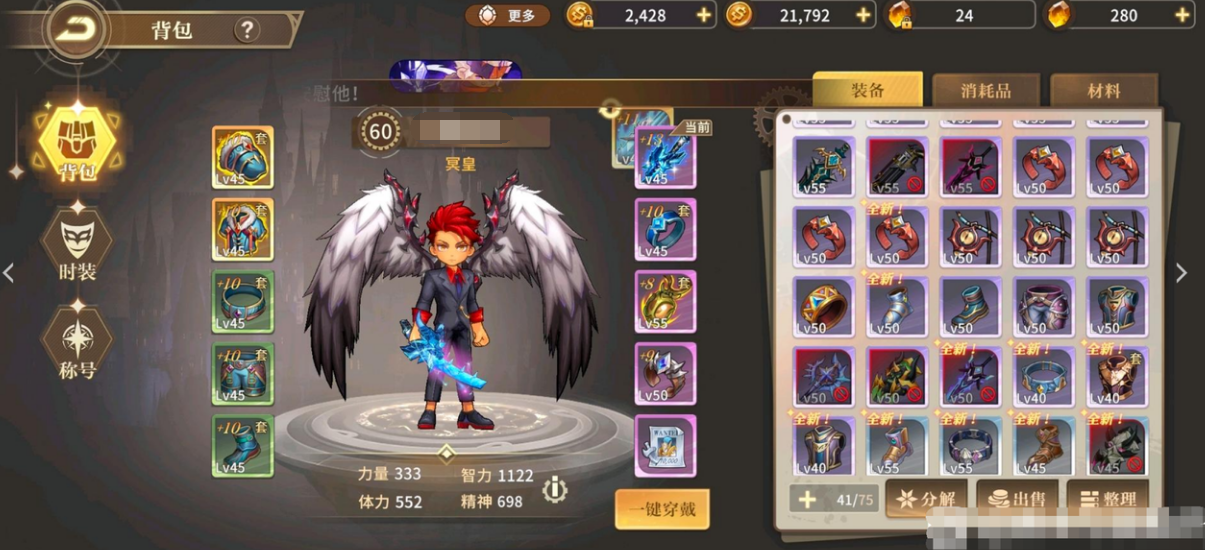Image resolution: width=1205 pixels, height=550 pixels.
Task: Tap the 一键穿戴 auto-equip button
Action: (662, 509)
